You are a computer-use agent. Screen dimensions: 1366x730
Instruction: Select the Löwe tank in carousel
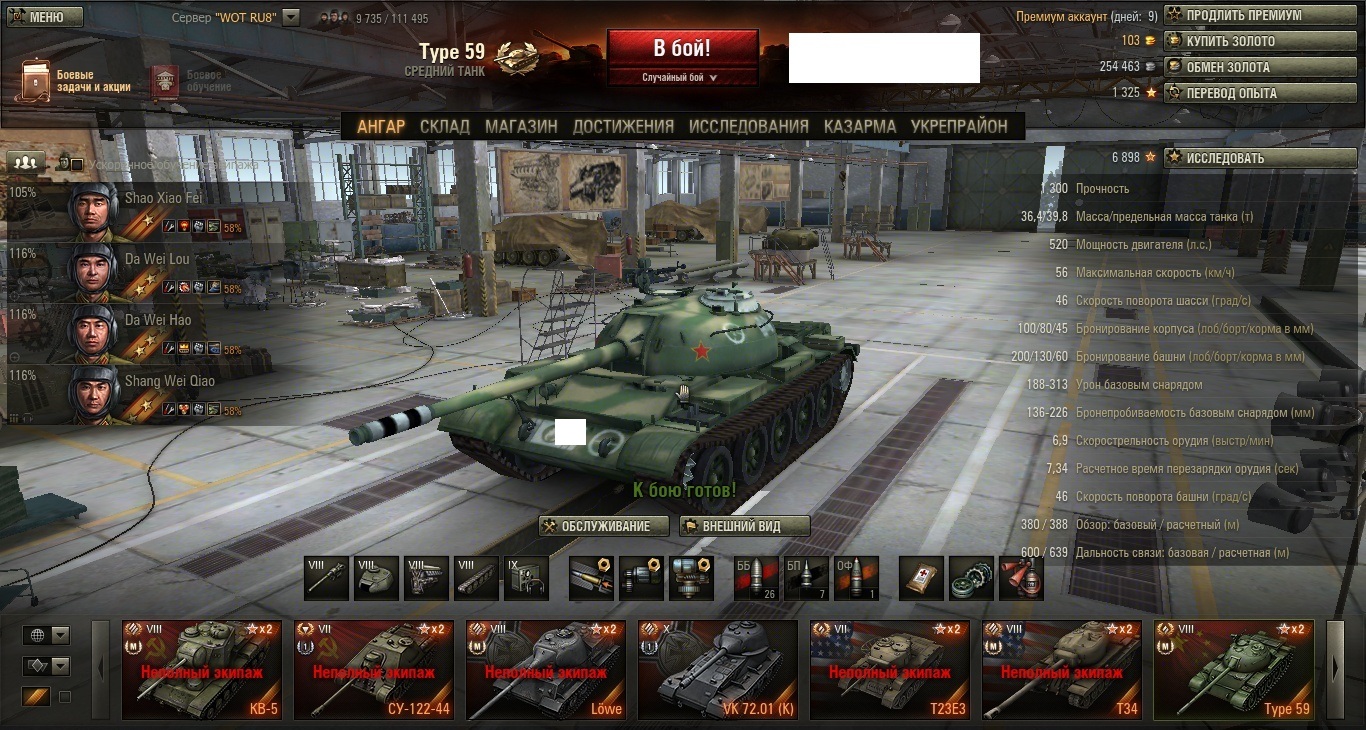(545, 670)
